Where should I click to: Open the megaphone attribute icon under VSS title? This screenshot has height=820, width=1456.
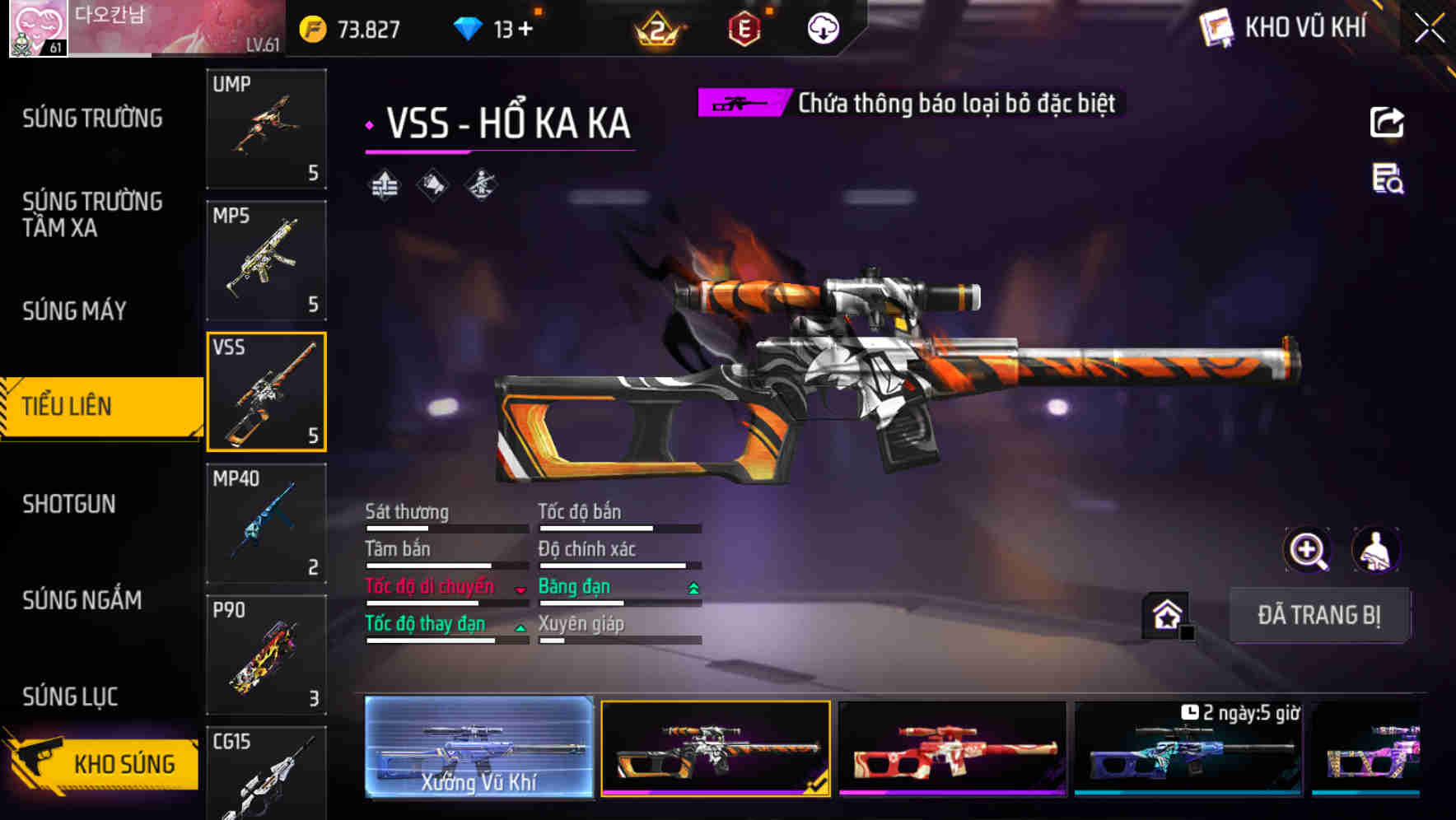(432, 184)
